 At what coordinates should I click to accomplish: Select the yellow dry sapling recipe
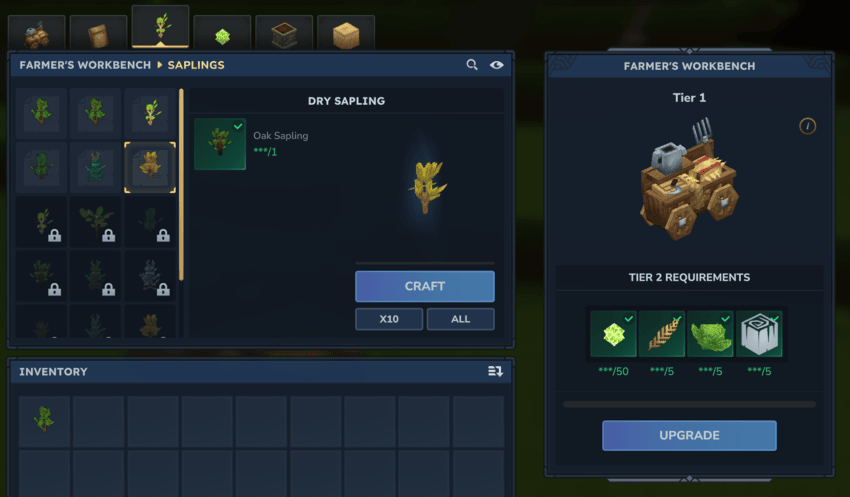pos(150,166)
